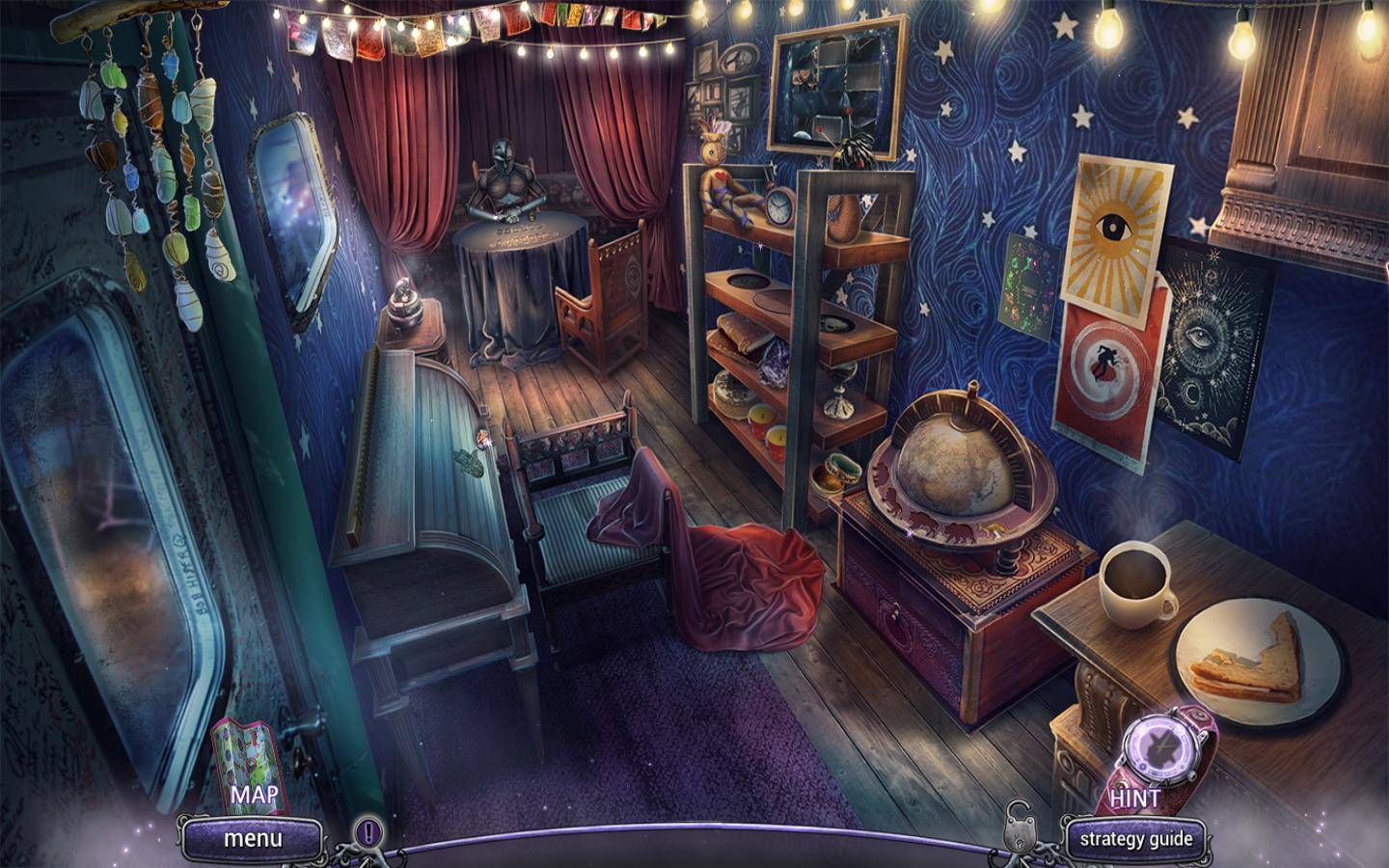Open the strategy guide

click(x=1136, y=838)
